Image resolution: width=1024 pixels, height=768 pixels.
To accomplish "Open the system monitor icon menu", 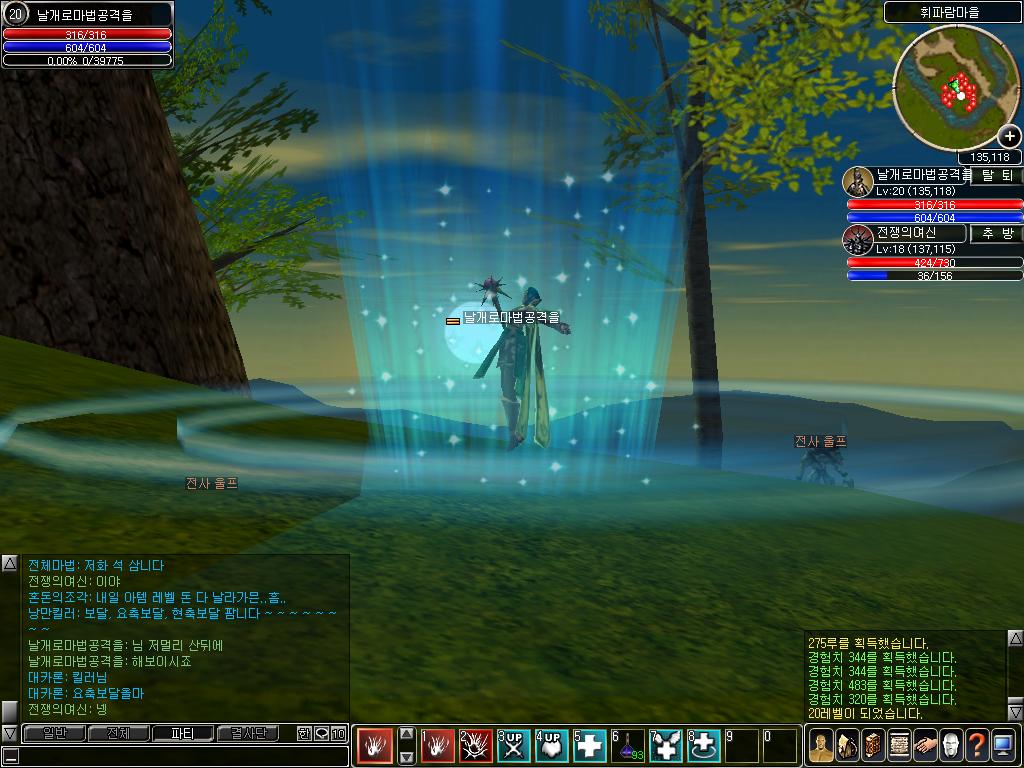I will [x=1003, y=745].
